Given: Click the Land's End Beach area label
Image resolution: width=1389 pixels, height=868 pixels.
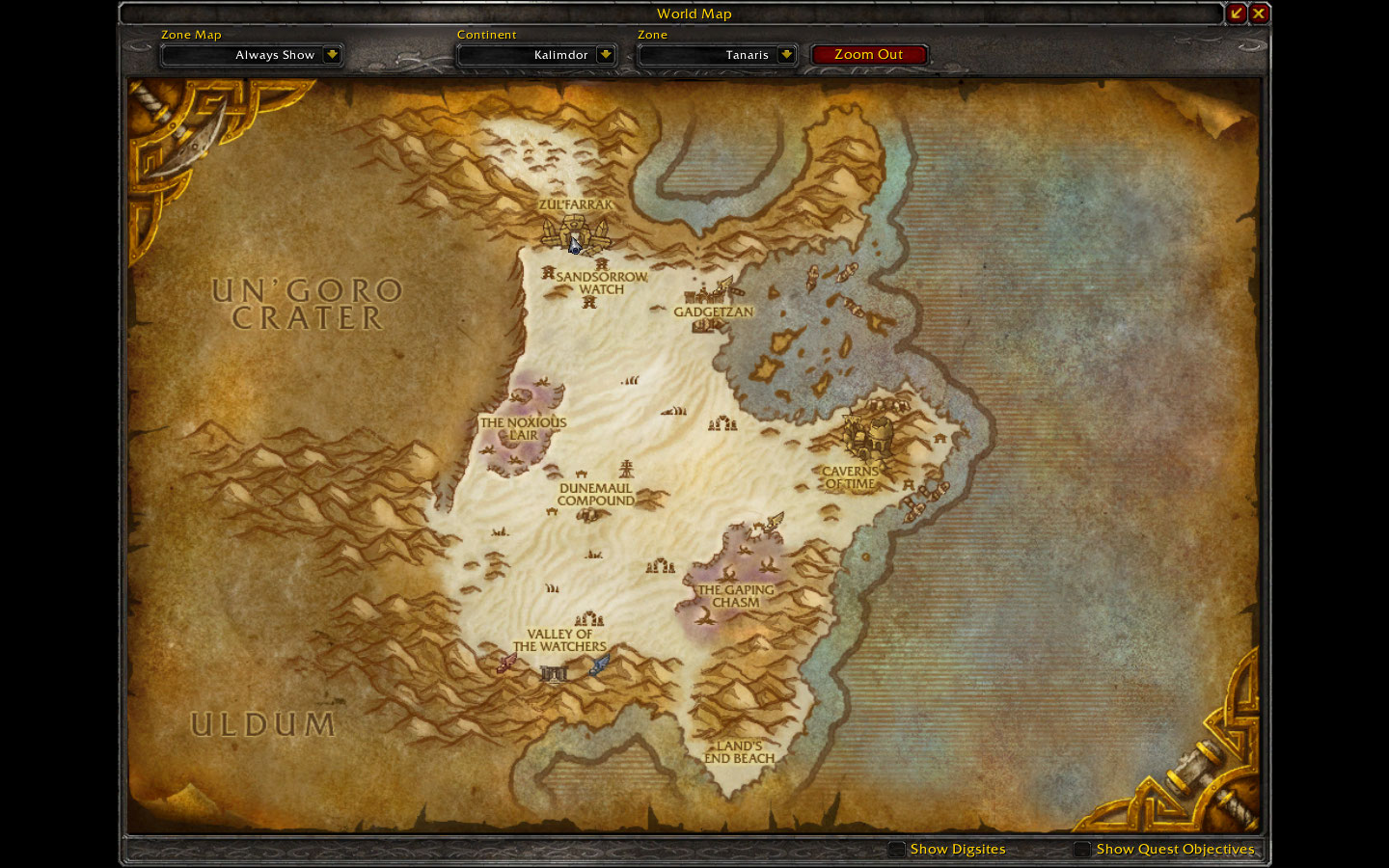Looking at the screenshot, I should point(739,753).
